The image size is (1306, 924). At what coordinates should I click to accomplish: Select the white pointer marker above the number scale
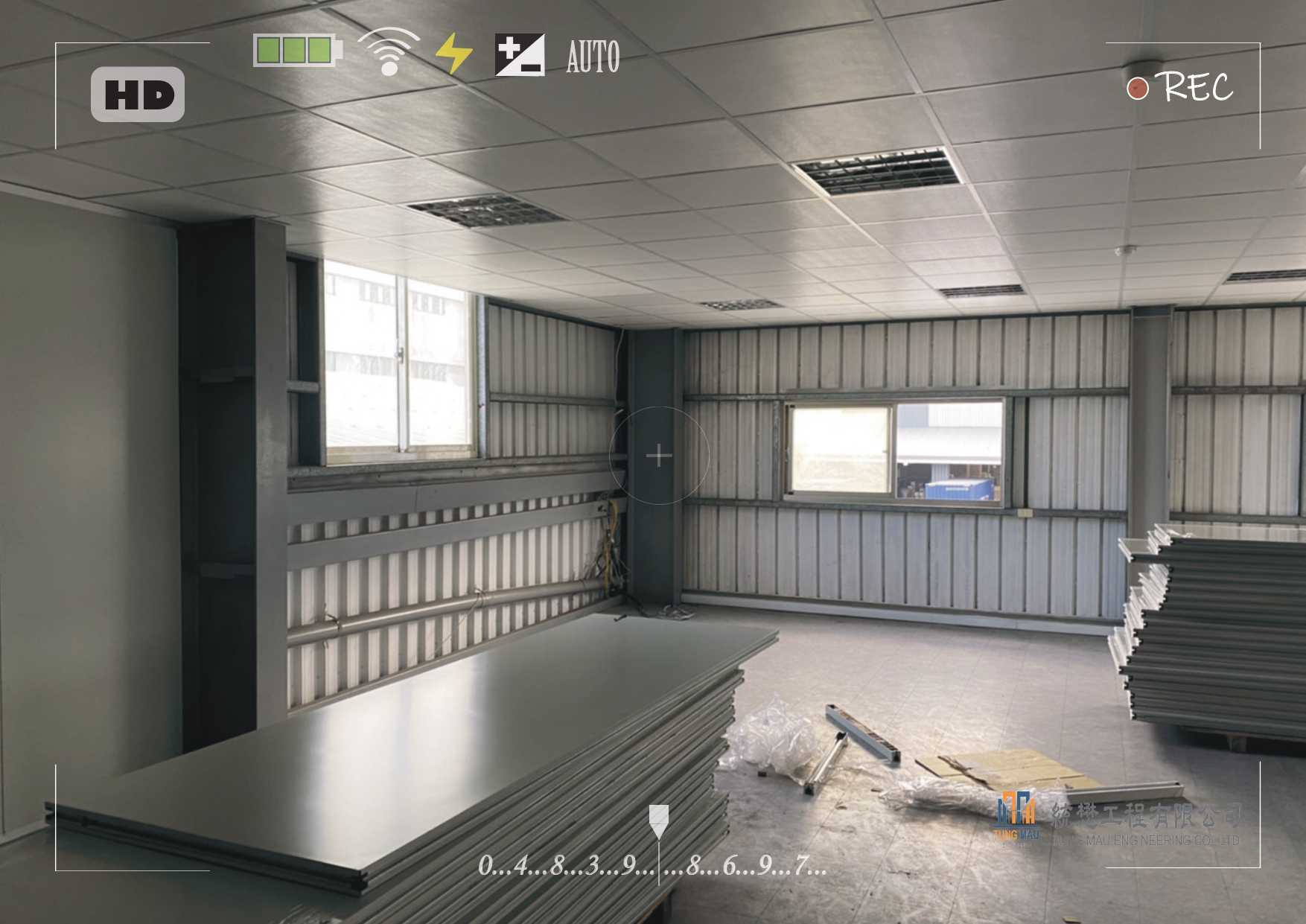pos(658,821)
